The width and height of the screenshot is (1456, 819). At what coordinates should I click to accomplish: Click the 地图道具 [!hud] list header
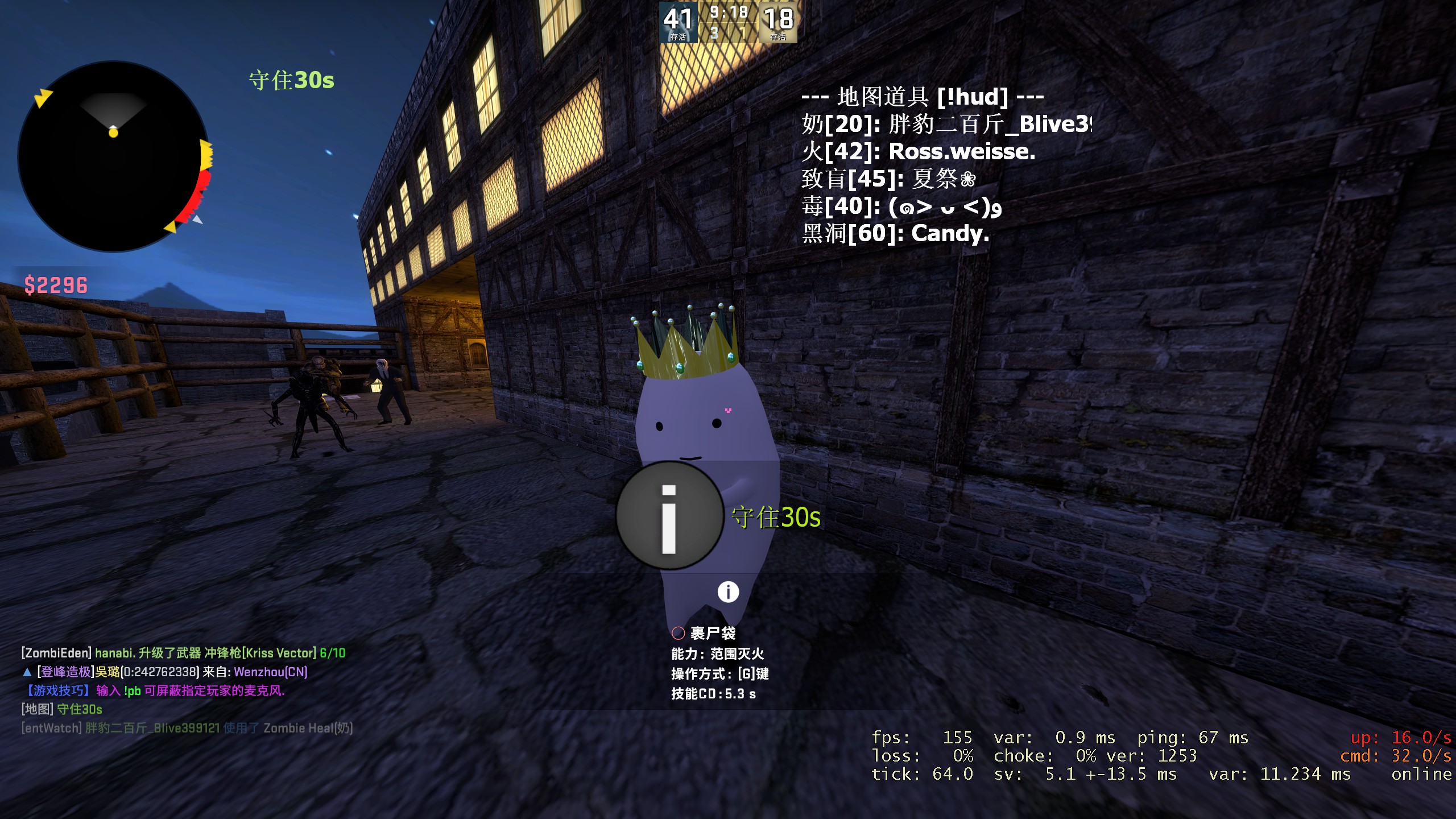(922, 97)
